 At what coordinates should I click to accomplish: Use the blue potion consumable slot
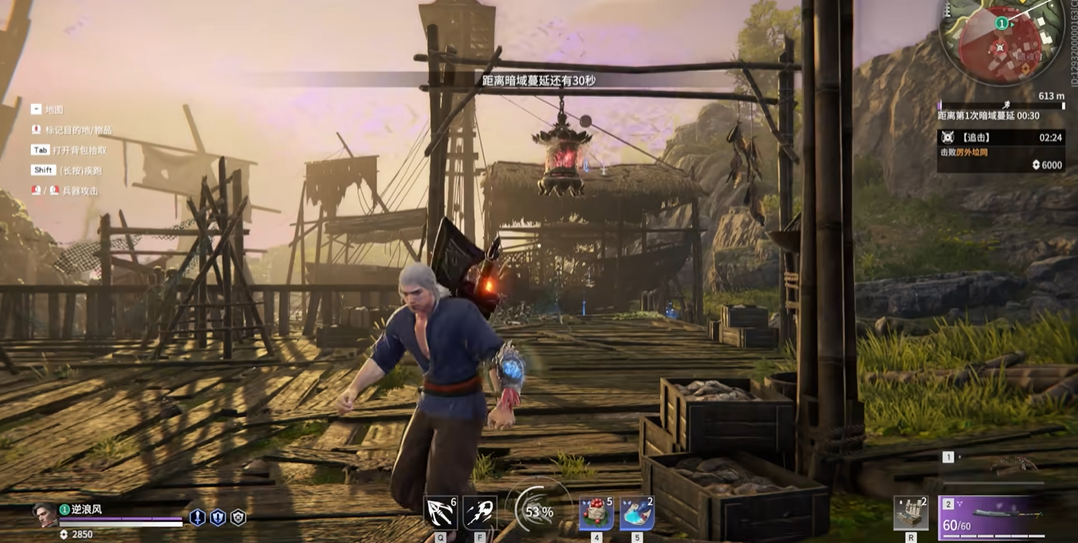tap(636, 513)
